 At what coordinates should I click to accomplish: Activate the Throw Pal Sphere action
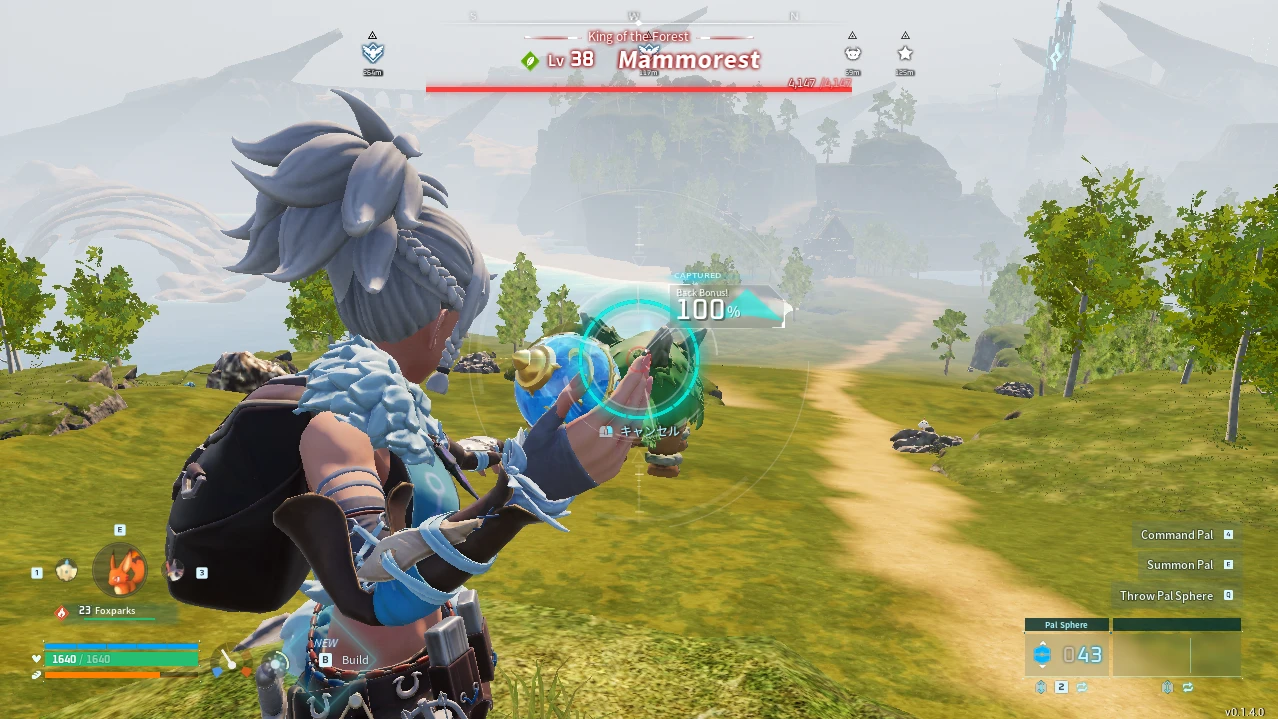(x=1166, y=596)
